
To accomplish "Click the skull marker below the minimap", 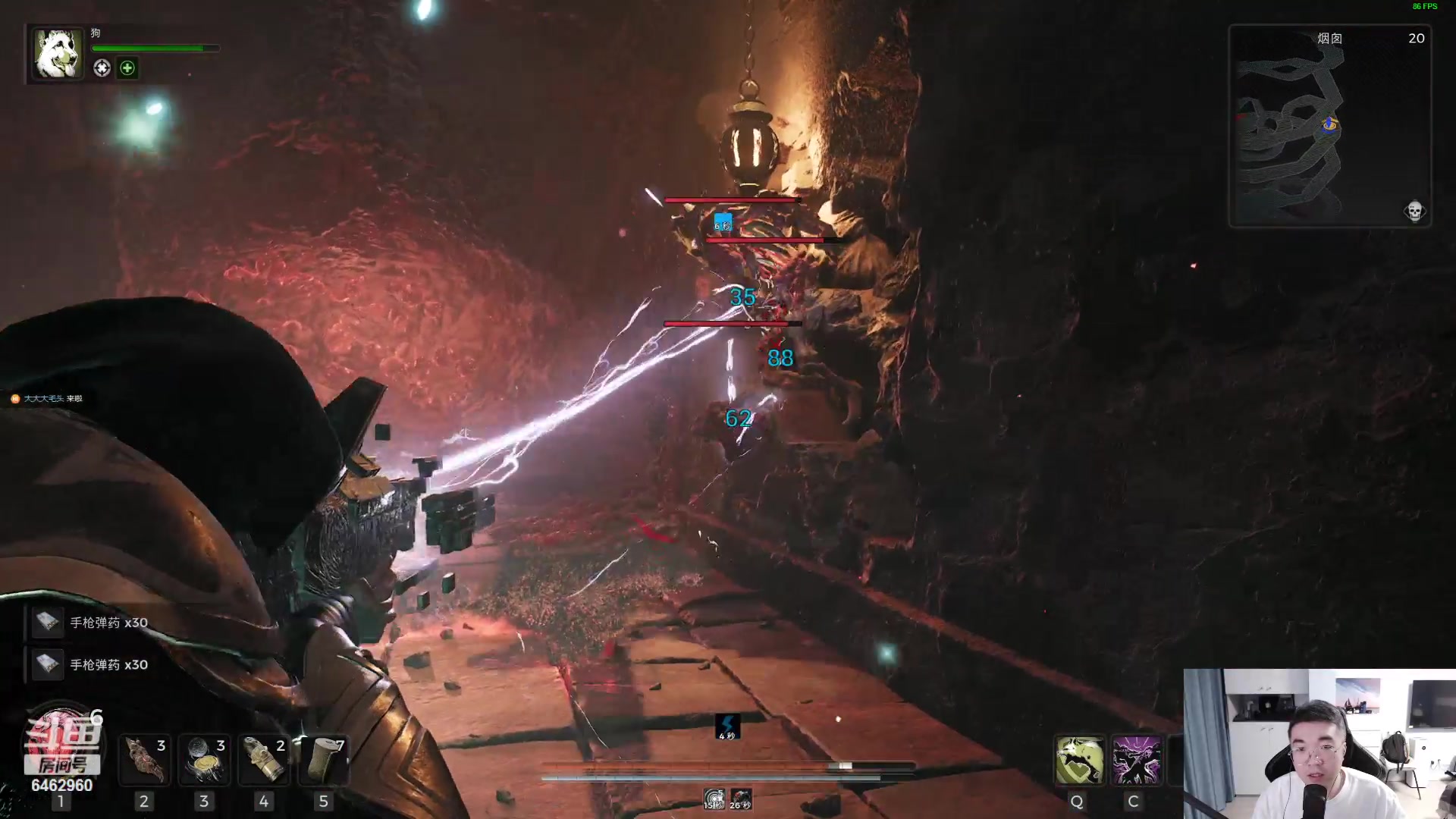I will point(1414,211).
